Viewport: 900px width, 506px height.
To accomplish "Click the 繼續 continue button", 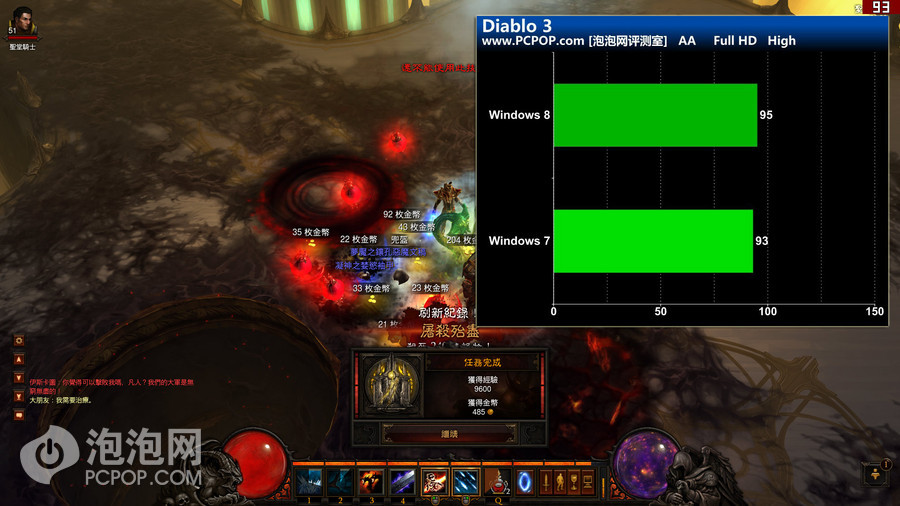I will (x=448, y=435).
